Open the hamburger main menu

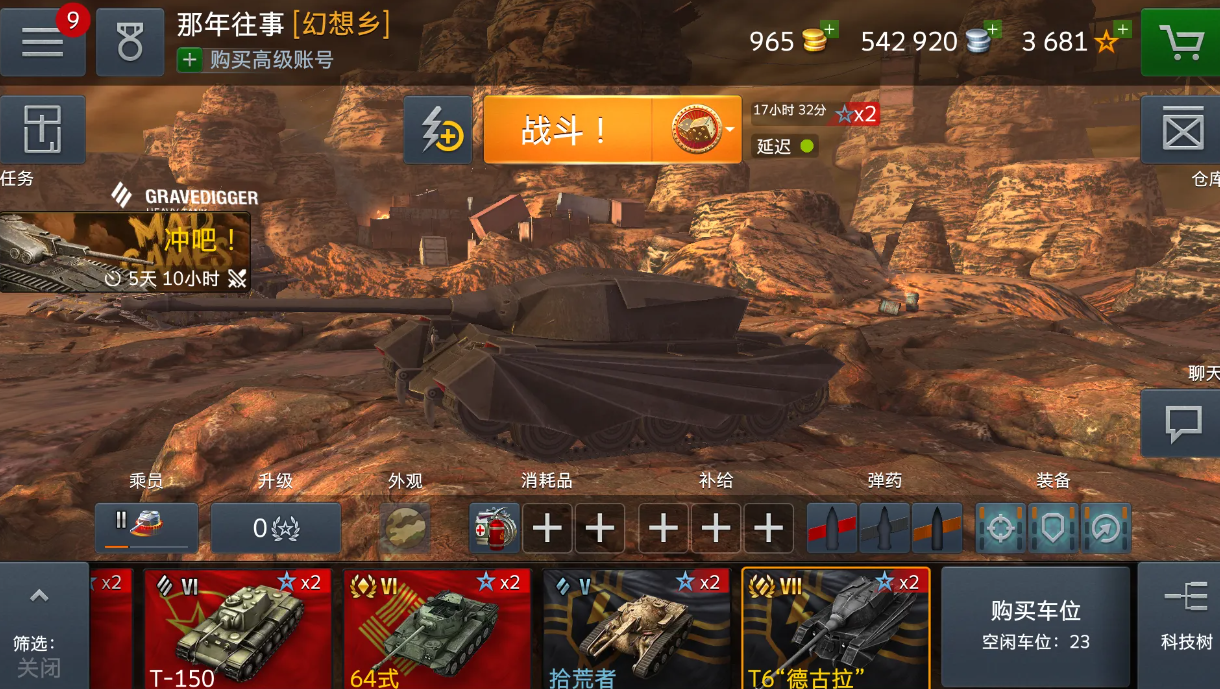point(43,43)
